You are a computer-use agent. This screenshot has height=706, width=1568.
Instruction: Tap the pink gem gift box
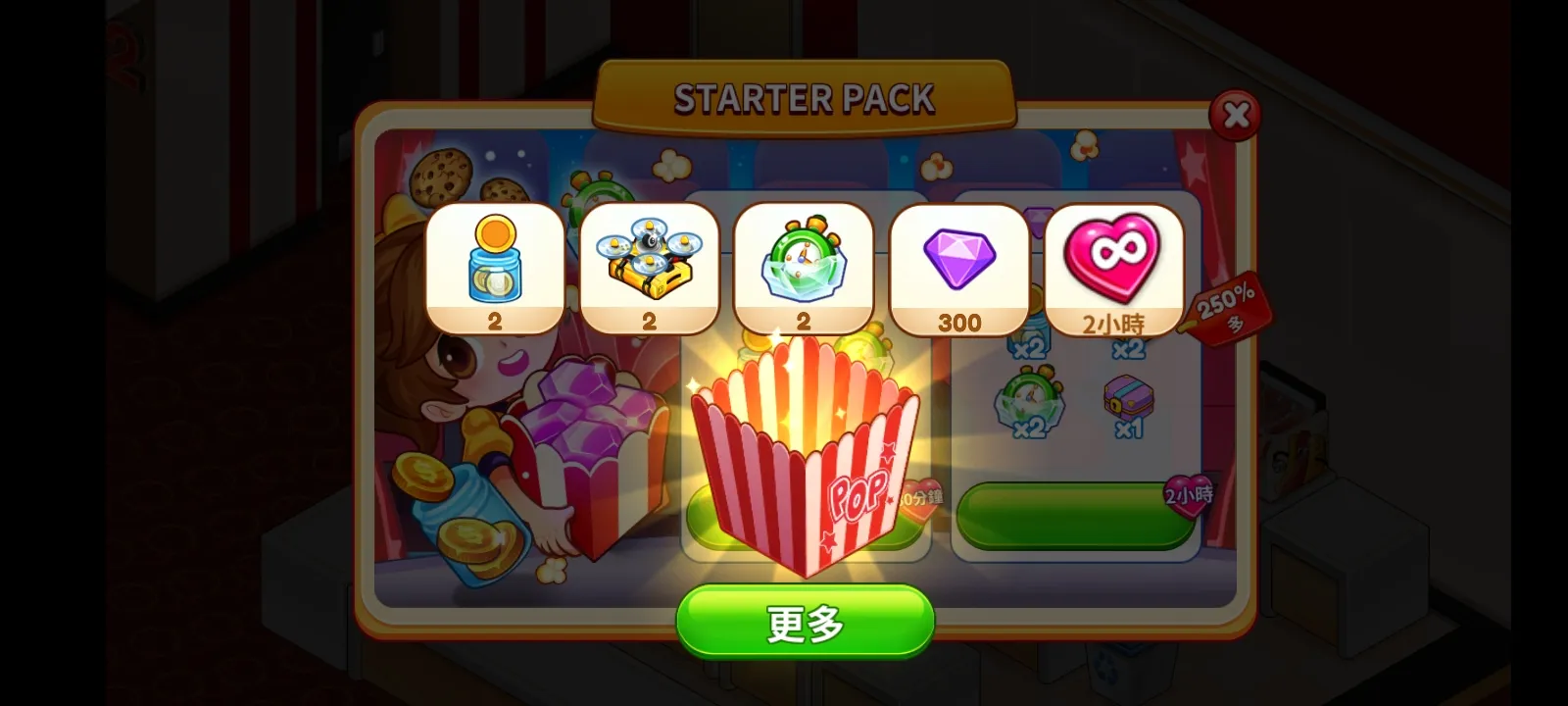588,441
